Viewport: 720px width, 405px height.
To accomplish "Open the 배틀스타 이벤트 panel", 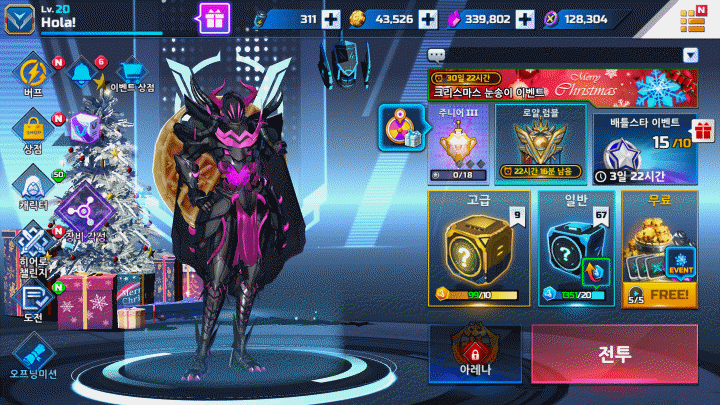I will 643,147.
